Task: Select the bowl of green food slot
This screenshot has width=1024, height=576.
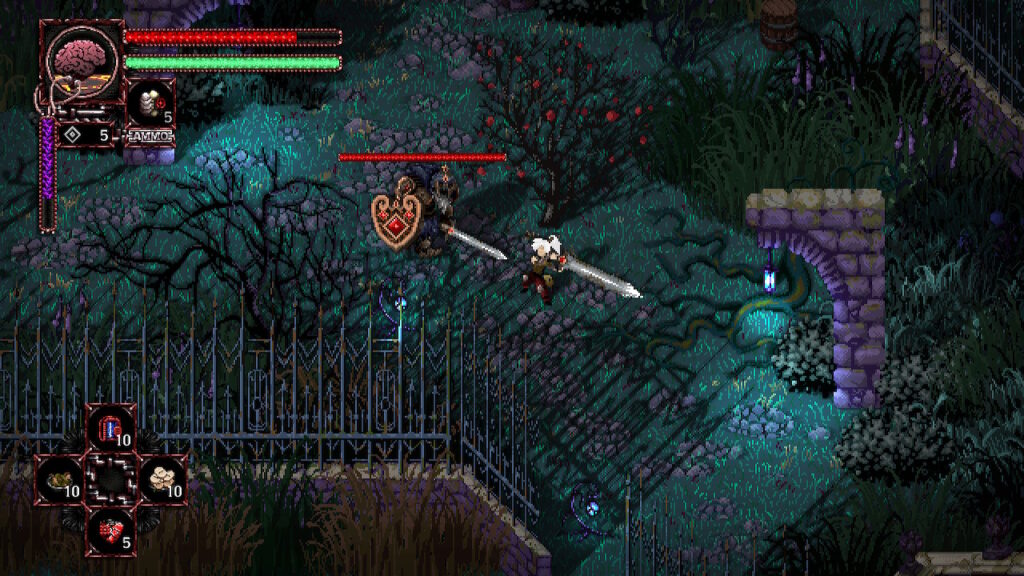Action: [x=60, y=479]
